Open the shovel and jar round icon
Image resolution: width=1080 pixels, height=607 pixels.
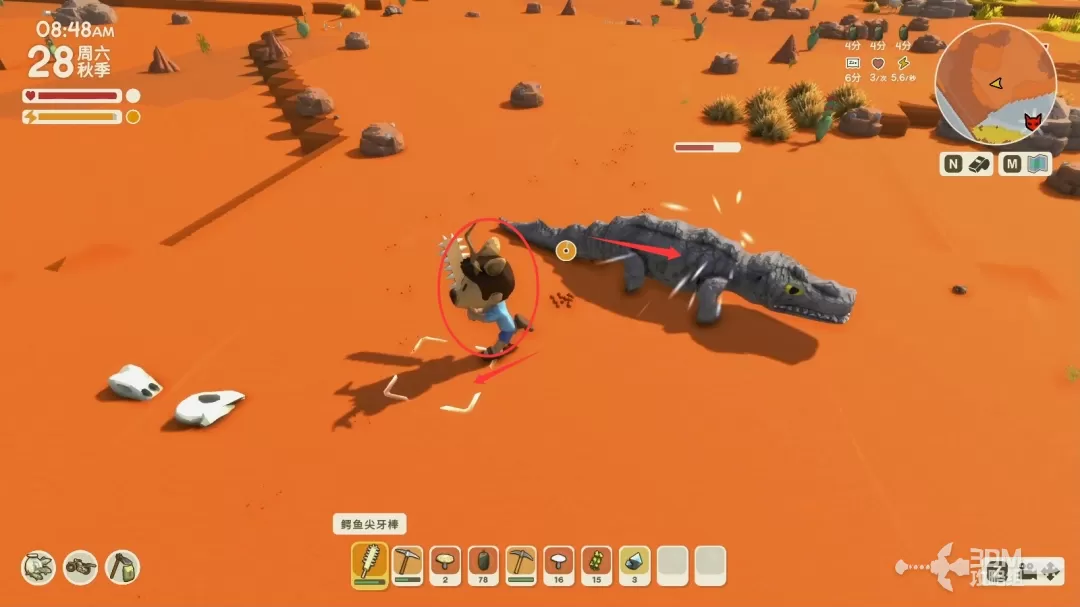122,568
